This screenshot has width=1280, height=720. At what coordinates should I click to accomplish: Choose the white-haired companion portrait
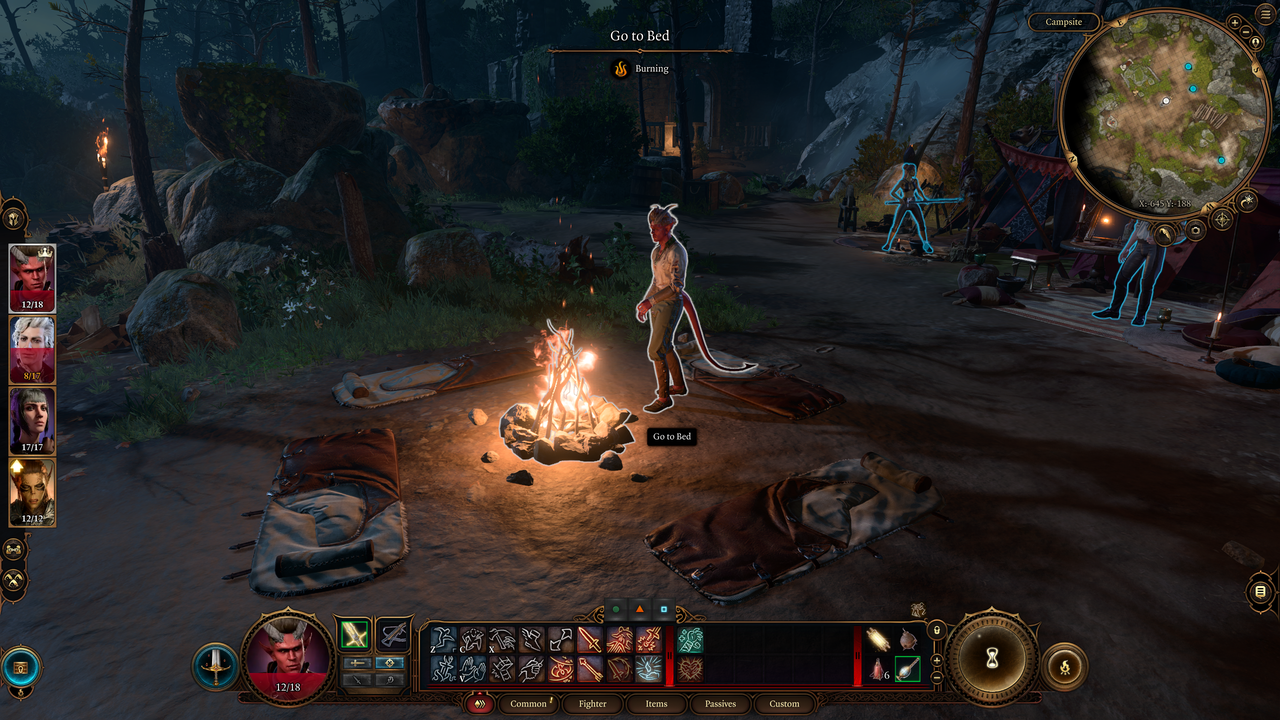(x=32, y=350)
